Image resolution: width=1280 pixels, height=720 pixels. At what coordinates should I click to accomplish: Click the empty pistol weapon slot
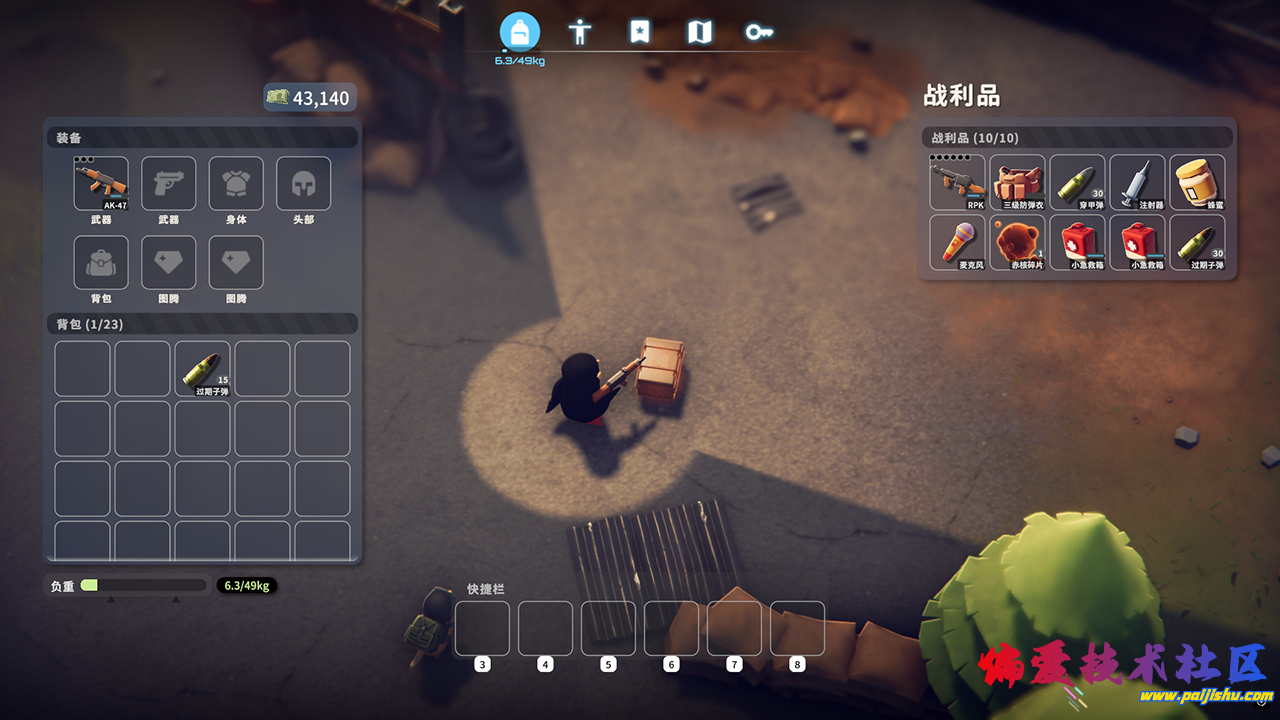[168, 183]
